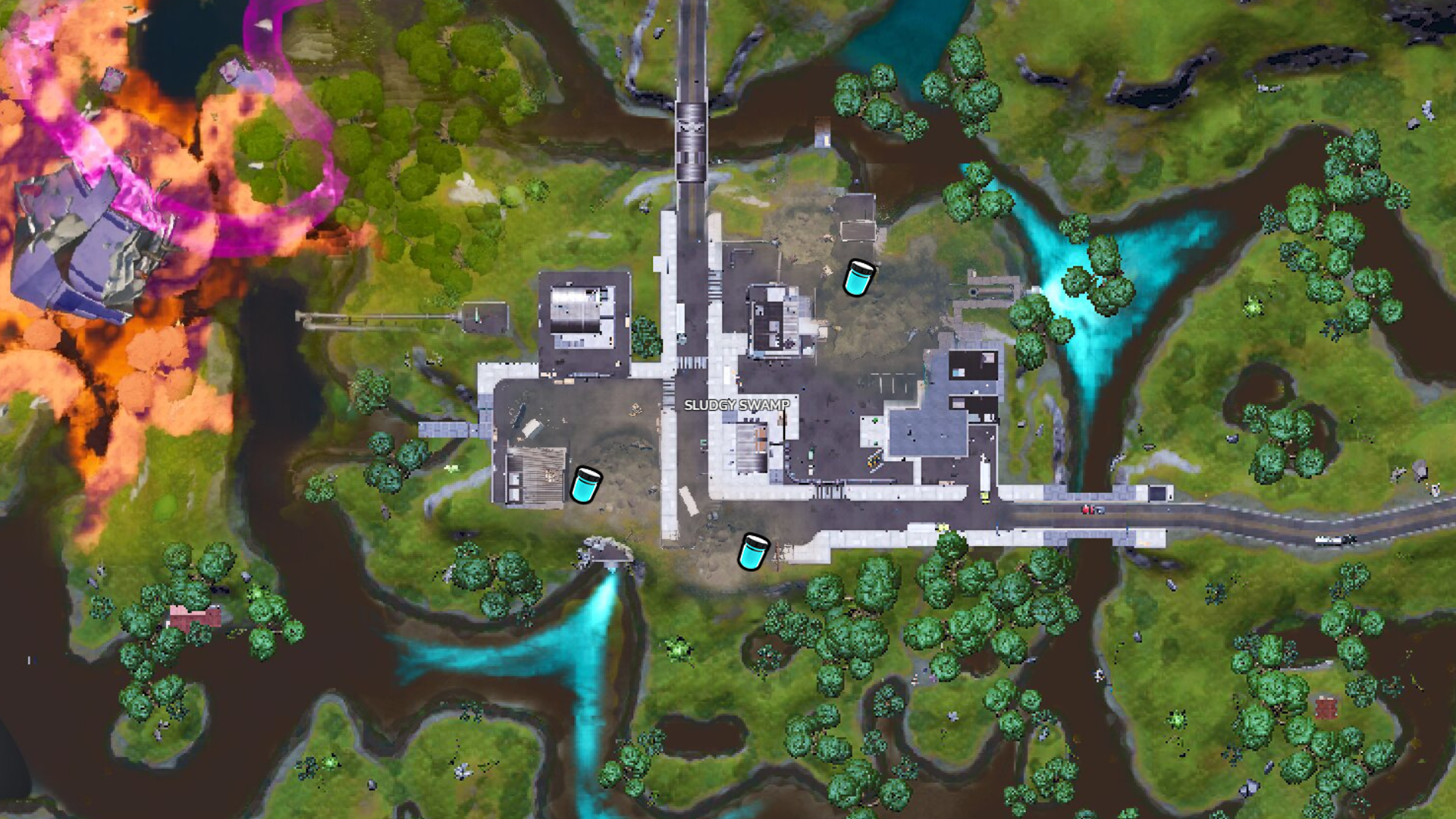Click bucket marker in the muddy northern lot
This screenshot has width=1456, height=819.
(x=858, y=278)
